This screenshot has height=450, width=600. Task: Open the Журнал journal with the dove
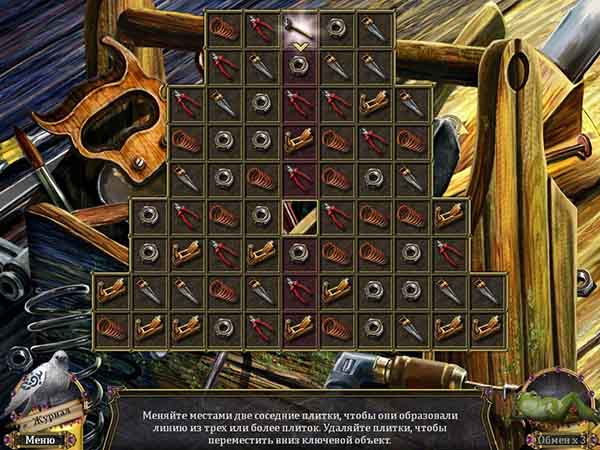coord(43,388)
